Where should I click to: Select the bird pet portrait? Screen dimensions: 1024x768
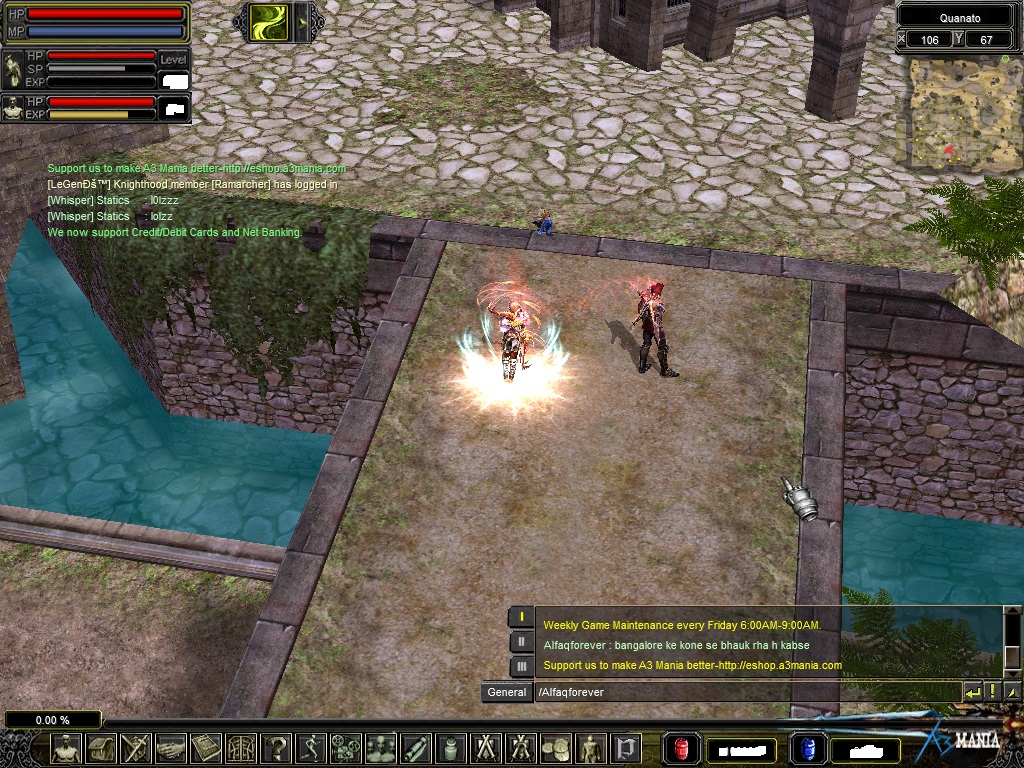(13, 70)
